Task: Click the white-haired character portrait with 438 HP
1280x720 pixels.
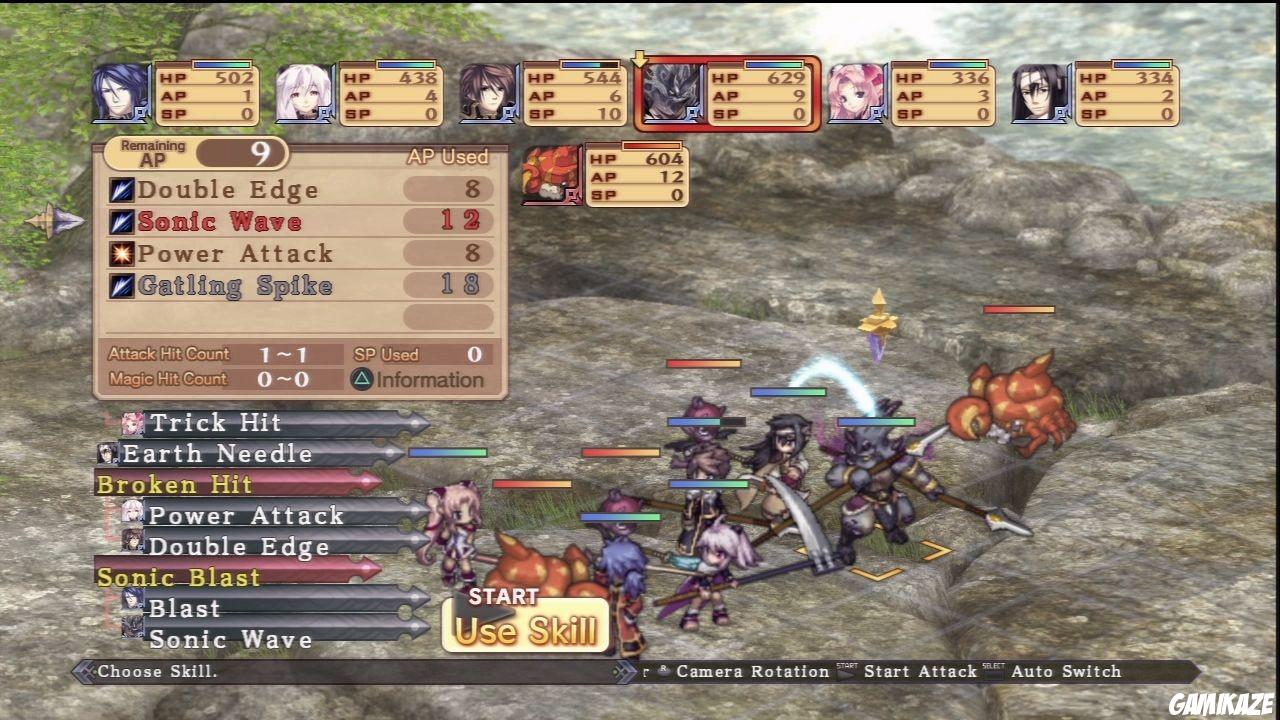Action: [x=302, y=93]
